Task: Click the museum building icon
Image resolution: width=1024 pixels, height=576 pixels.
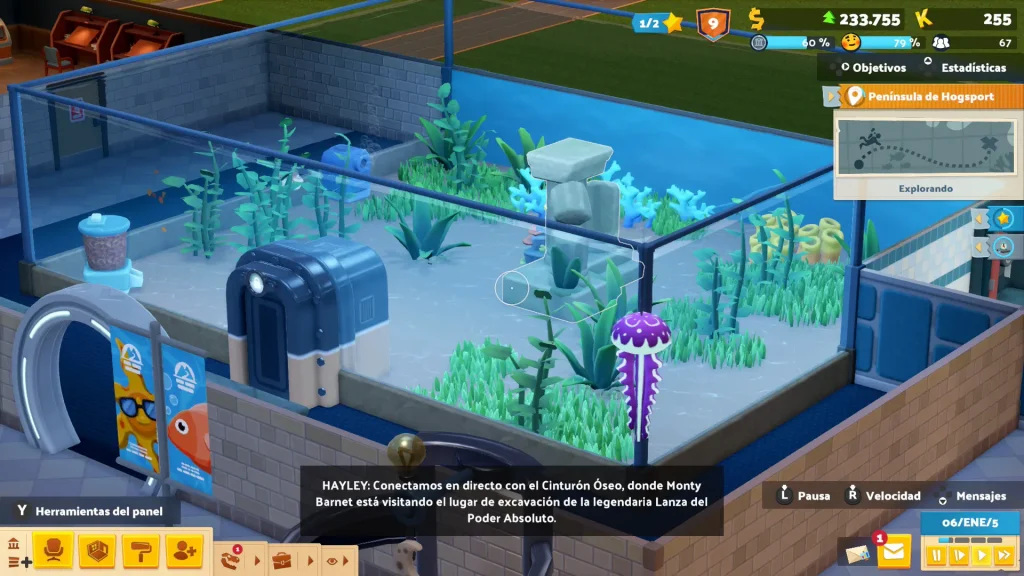Action: [x=15, y=545]
